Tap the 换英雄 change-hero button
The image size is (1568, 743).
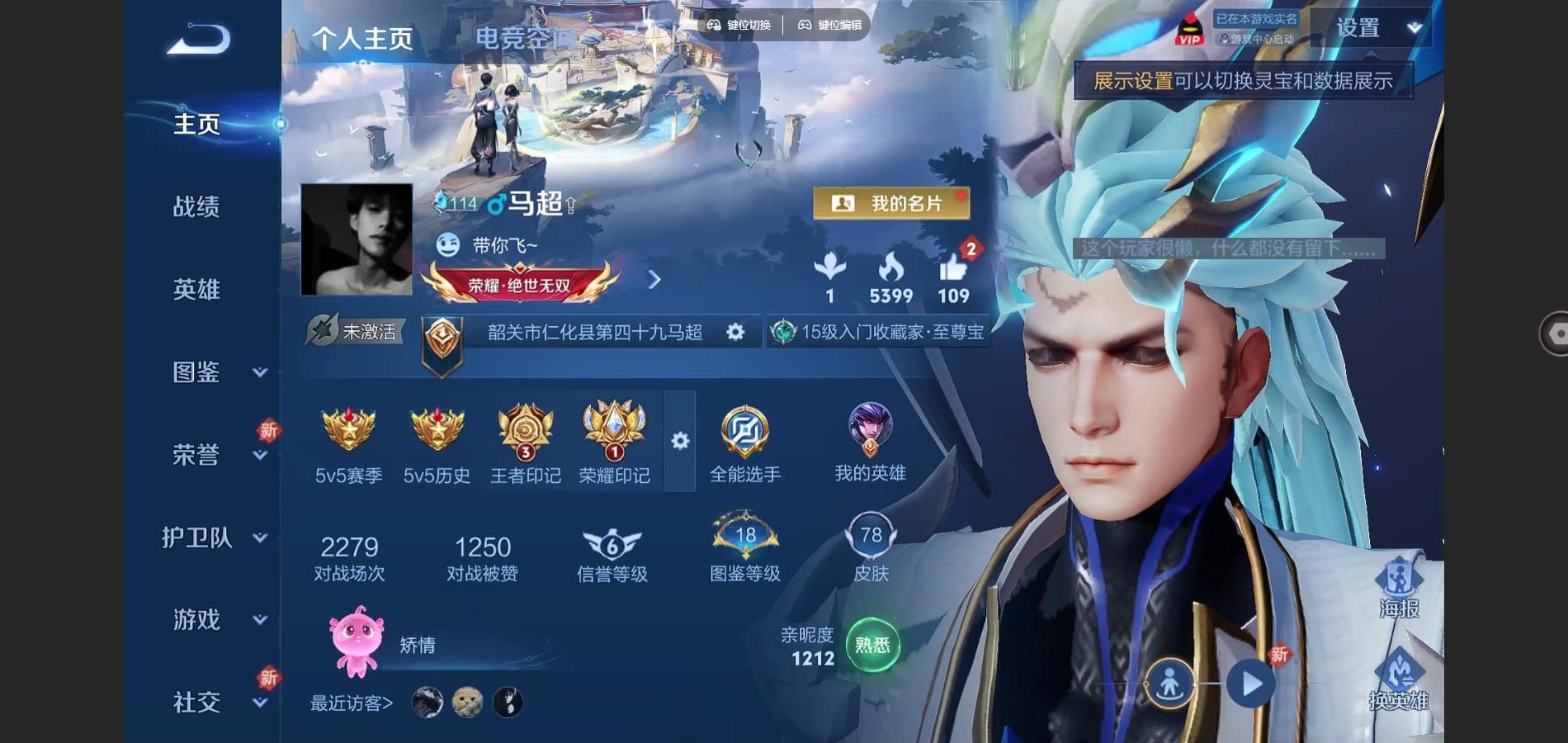(x=1399, y=680)
